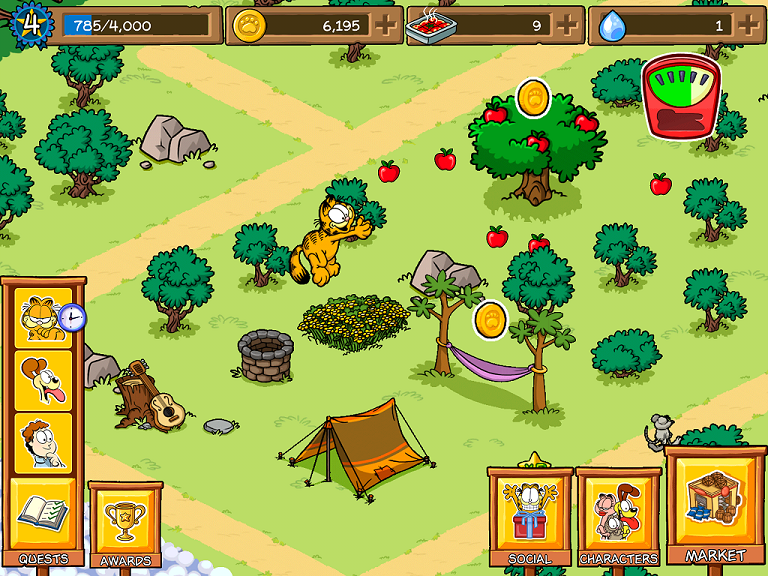Image resolution: width=768 pixels, height=576 pixels.
Task: Choose Jon's quest portrait
Action: click(x=43, y=442)
